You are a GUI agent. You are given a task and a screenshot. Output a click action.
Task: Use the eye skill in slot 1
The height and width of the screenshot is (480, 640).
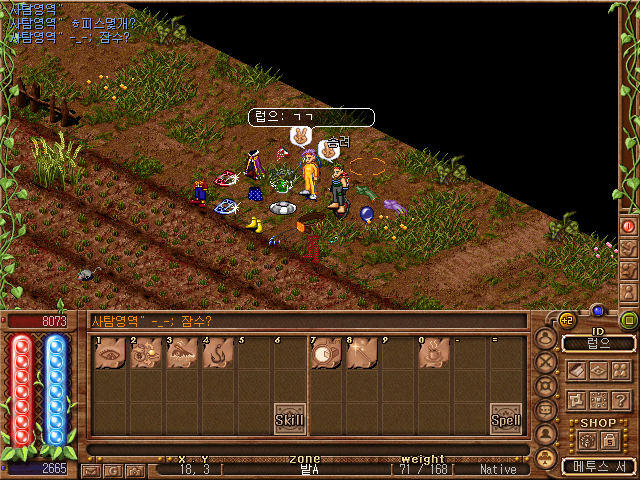click(x=110, y=354)
